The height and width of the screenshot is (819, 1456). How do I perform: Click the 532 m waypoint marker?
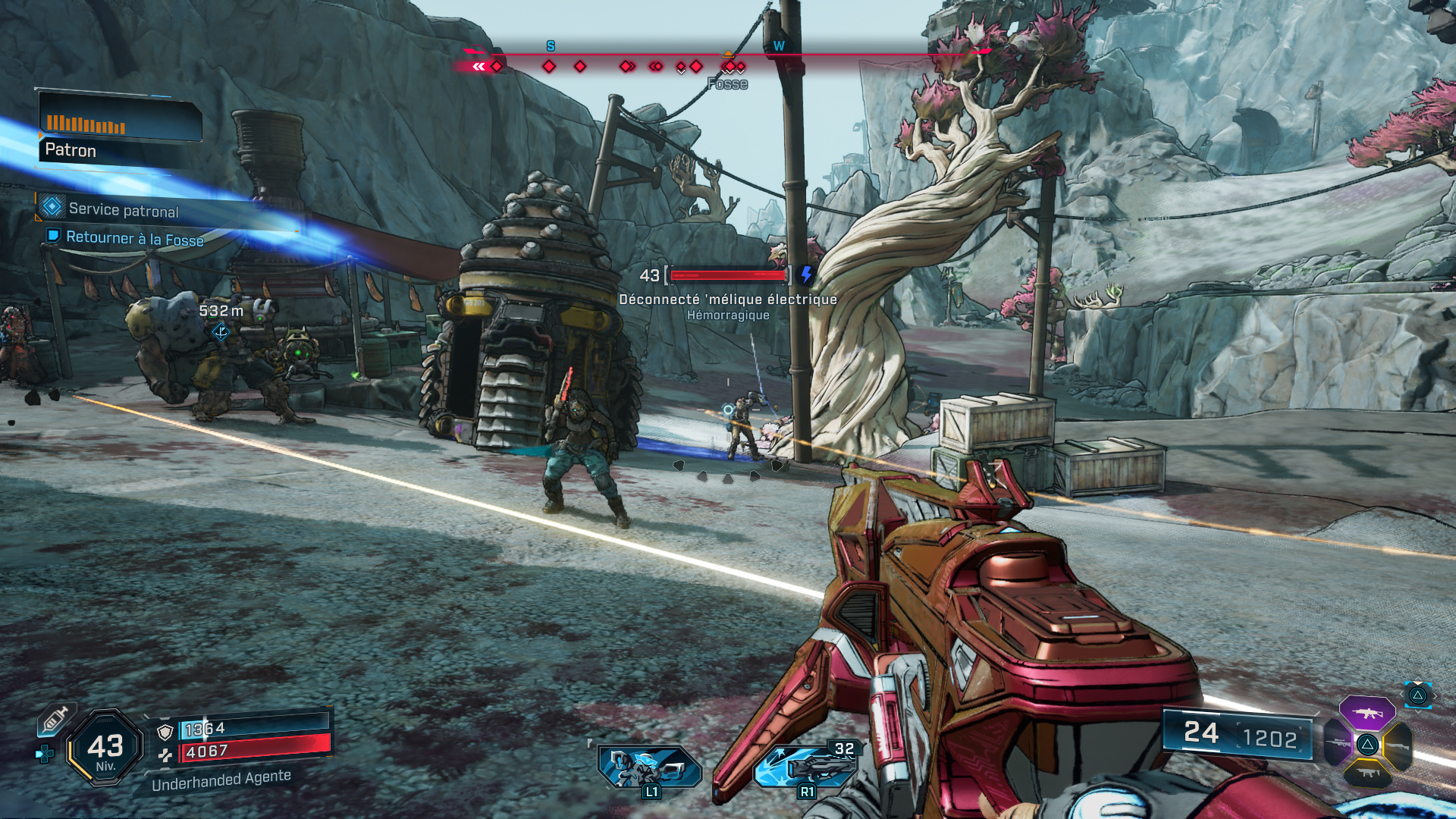pos(221,331)
